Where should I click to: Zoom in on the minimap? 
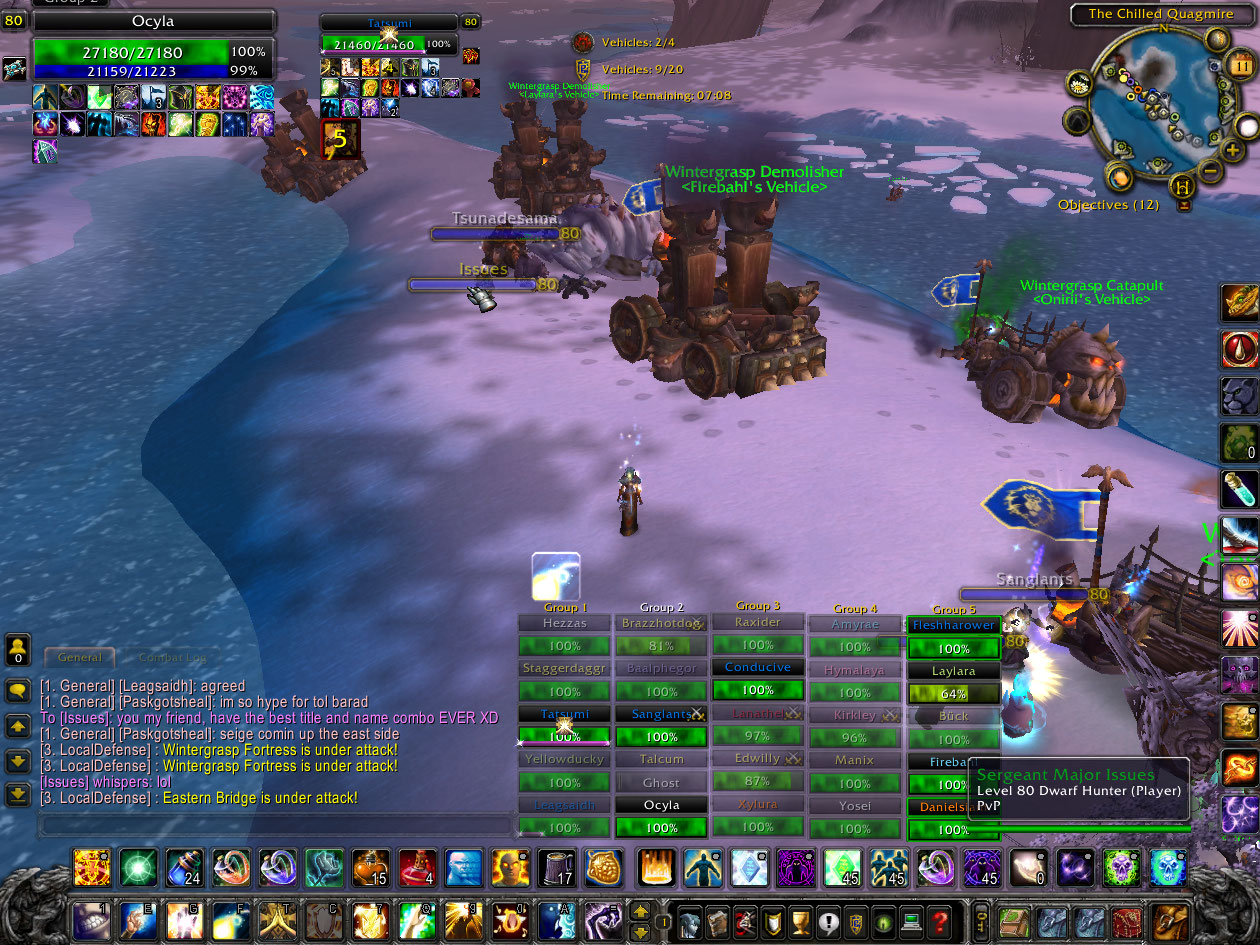[x=1232, y=150]
